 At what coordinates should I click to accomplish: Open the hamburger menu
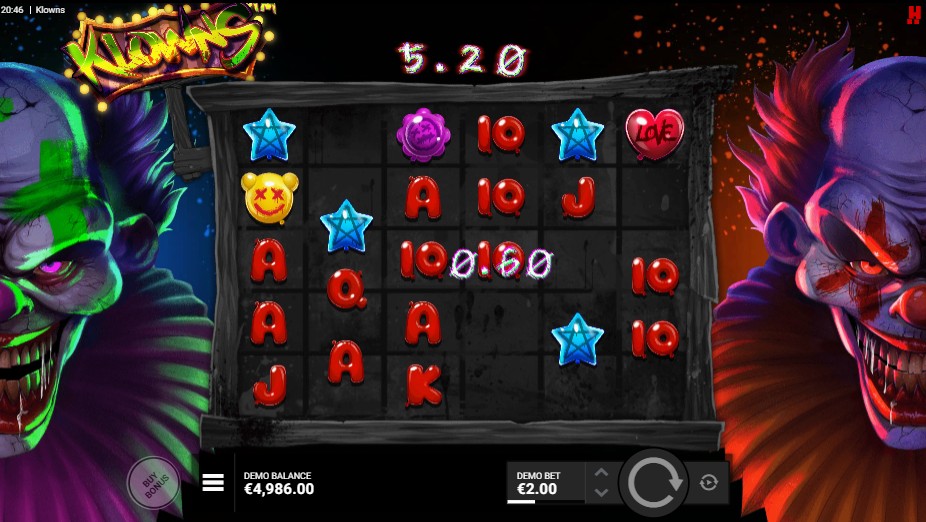click(213, 483)
